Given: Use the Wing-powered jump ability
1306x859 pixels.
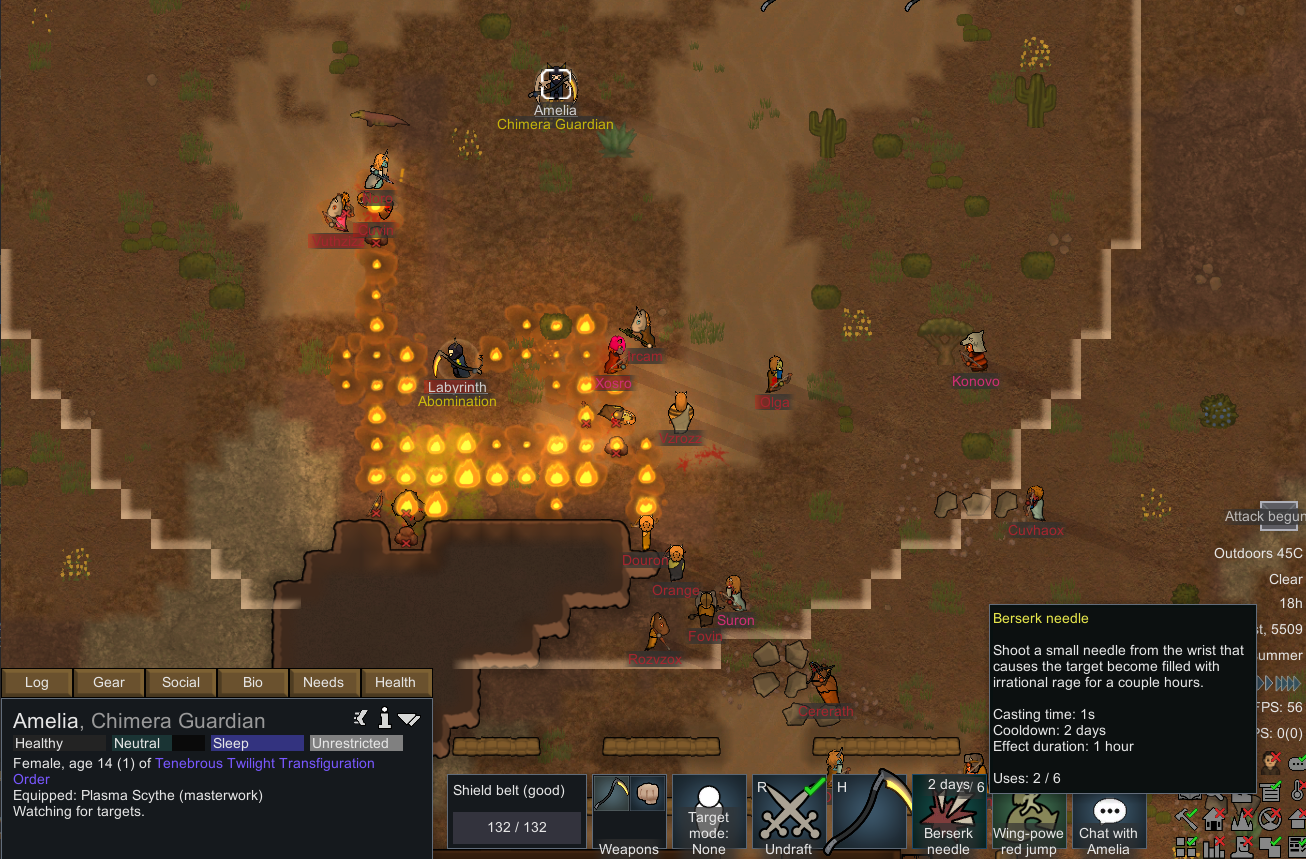Looking at the screenshot, I should [x=1028, y=815].
